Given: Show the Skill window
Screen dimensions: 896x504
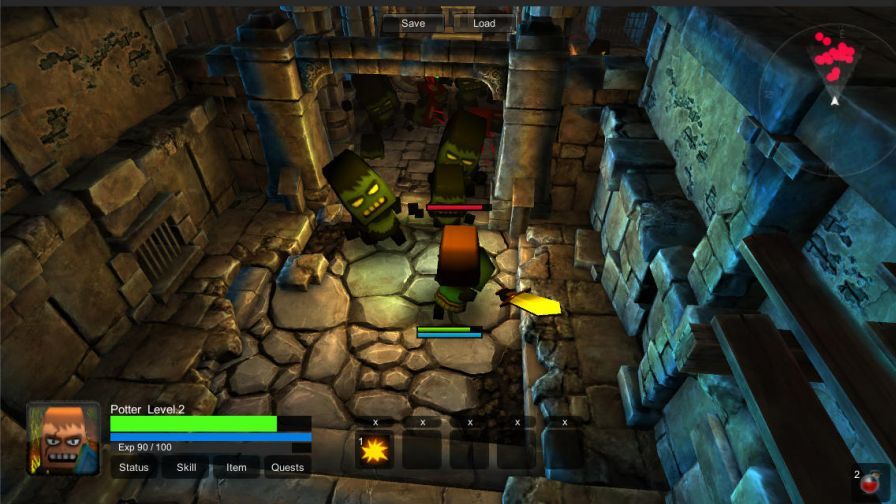Looking at the screenshot, I should [187, 467].
